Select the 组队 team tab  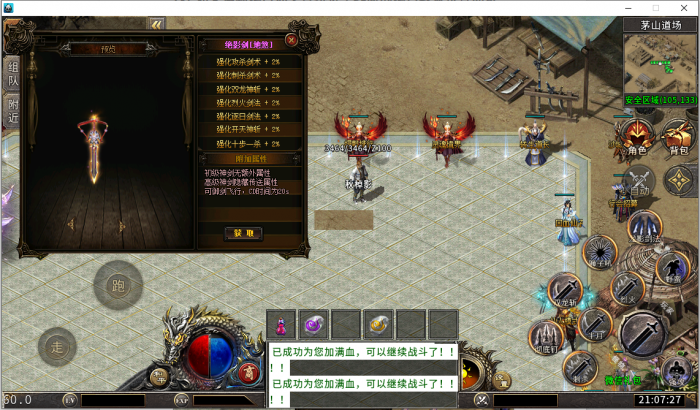11,70
